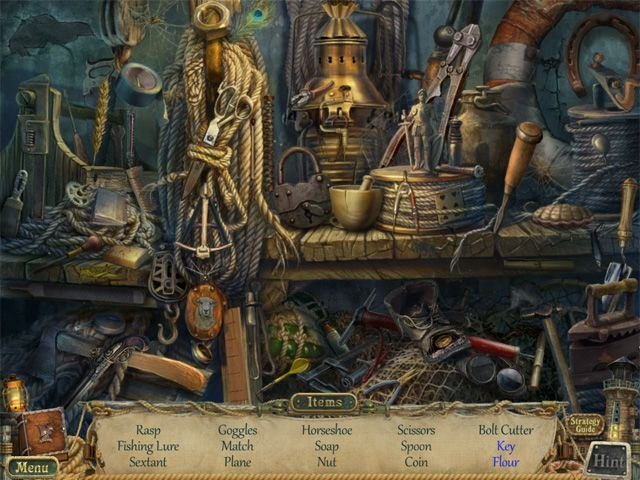Choose Fishing Lure from the list
This screenshot has width=640, height=480.
pos(148,446)
